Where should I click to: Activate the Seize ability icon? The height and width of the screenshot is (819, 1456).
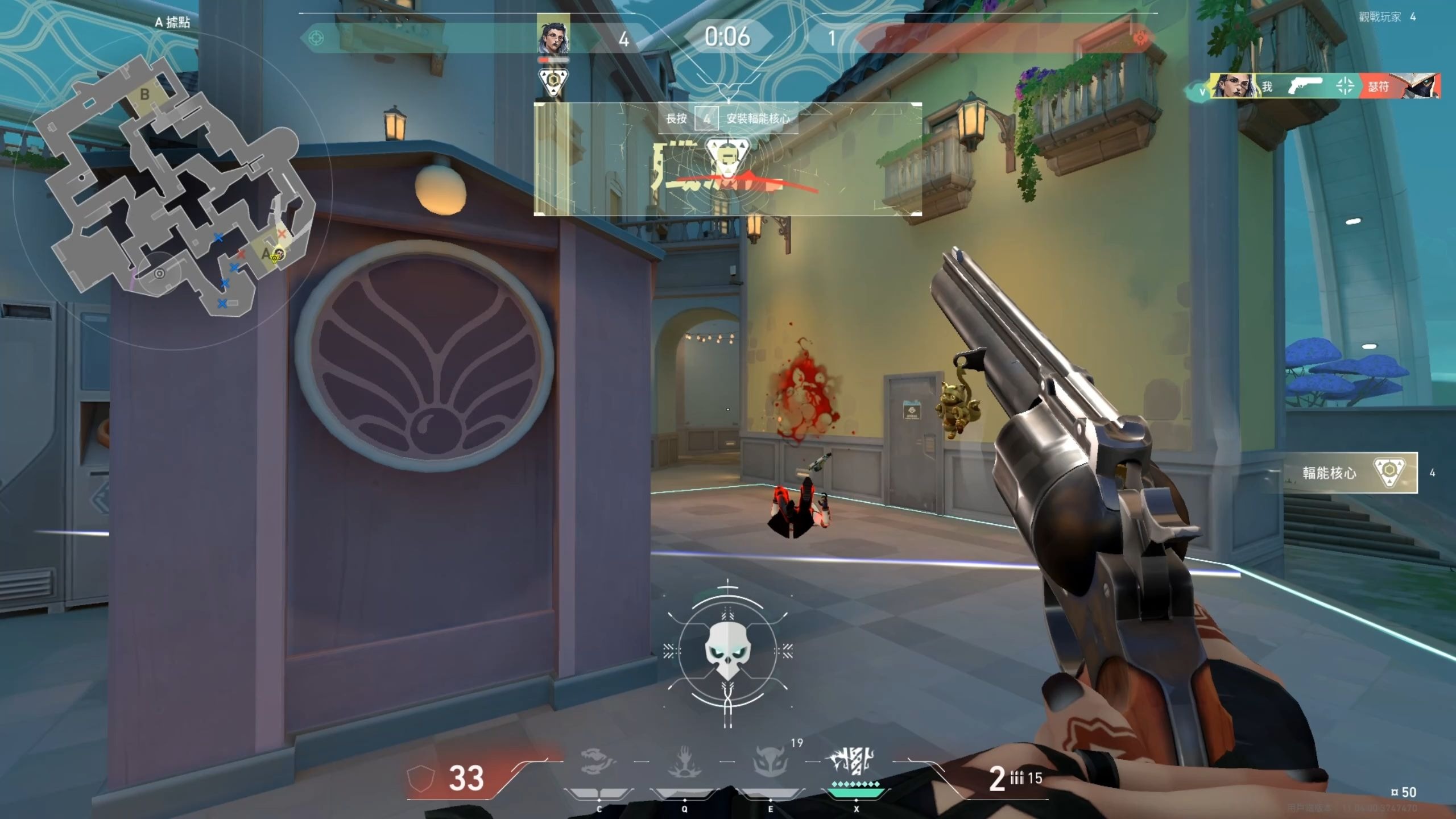684,762
